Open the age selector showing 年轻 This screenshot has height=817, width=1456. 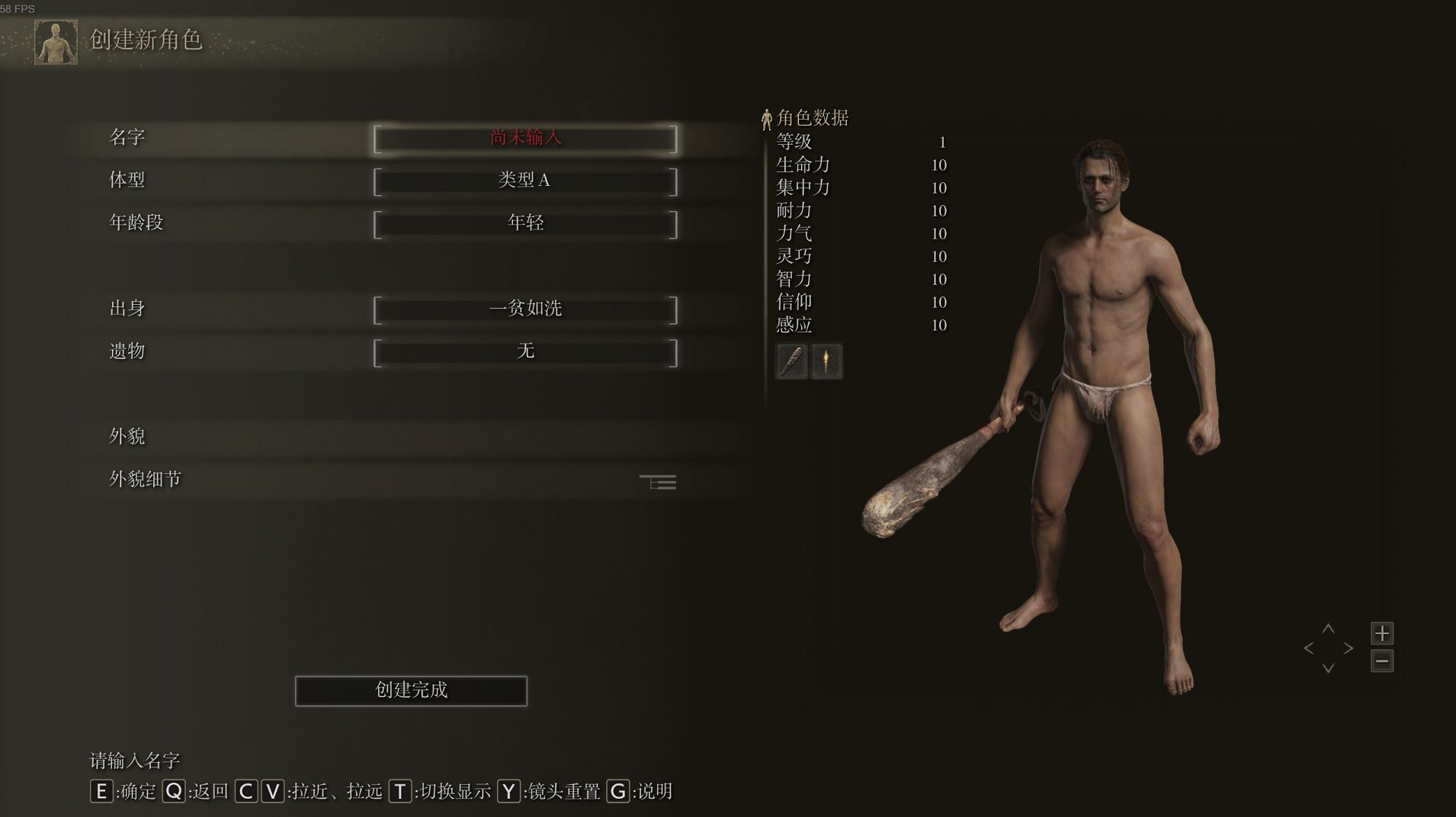525,224
